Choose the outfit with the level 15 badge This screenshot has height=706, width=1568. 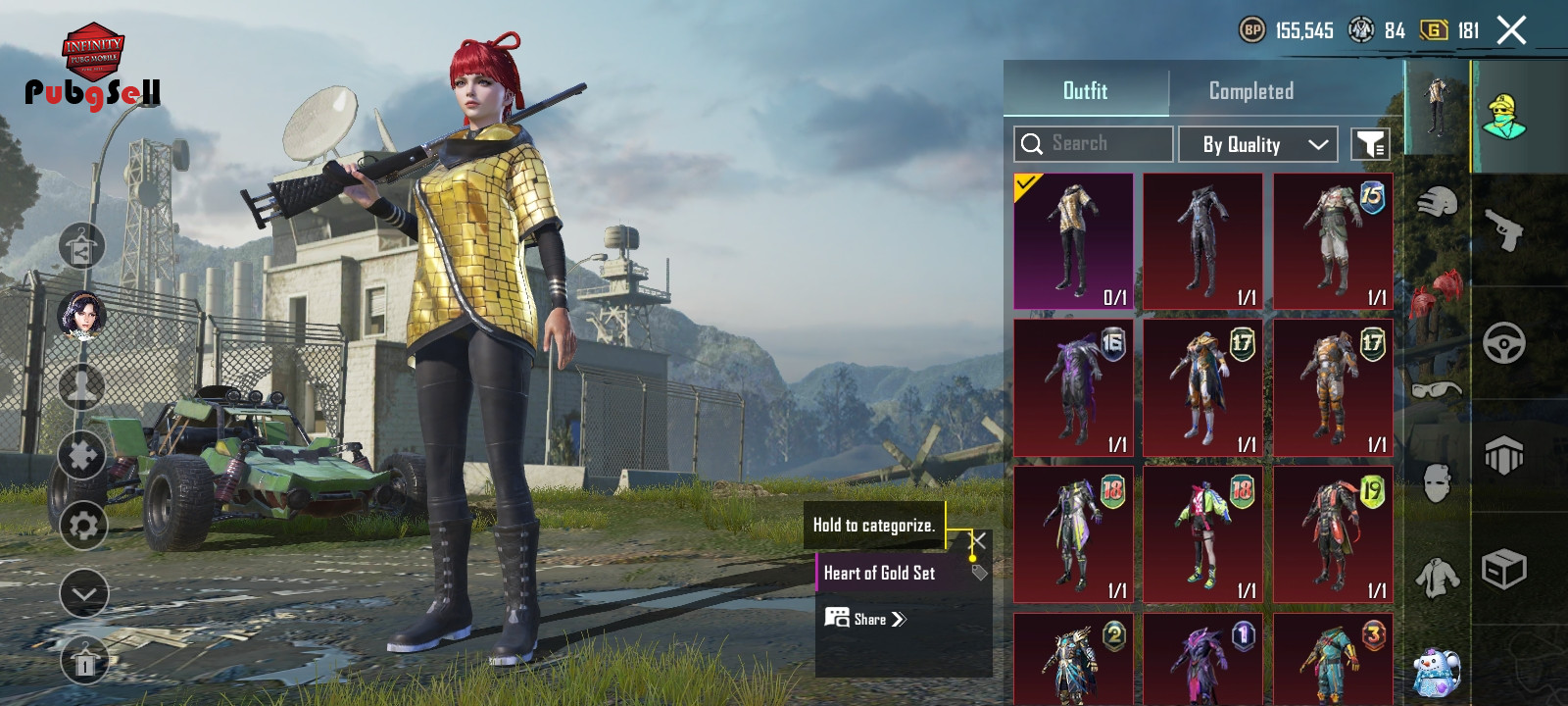click(x=1333, y=242)
